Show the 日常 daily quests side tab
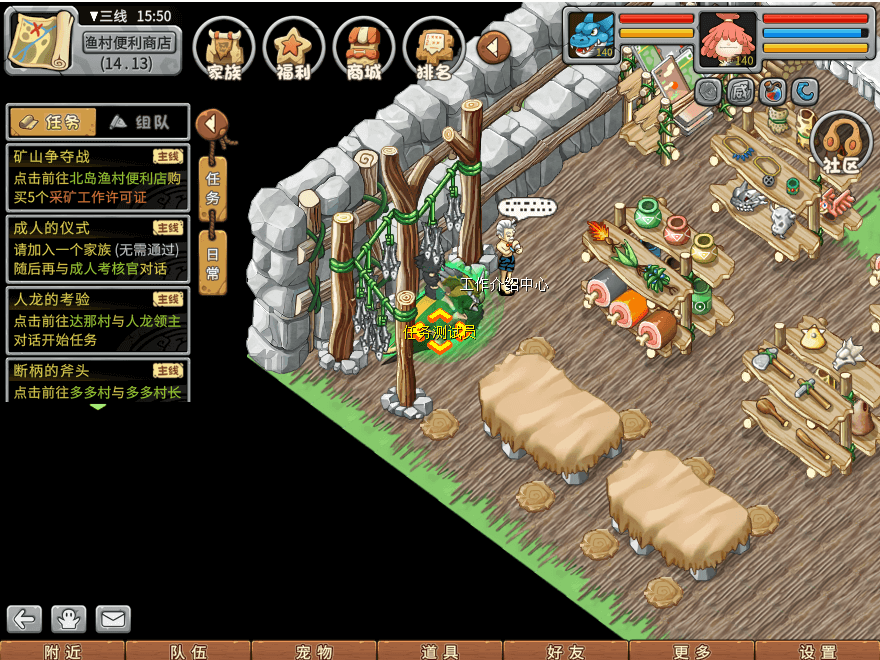The image size is (880, 660). tap(213, 260)
